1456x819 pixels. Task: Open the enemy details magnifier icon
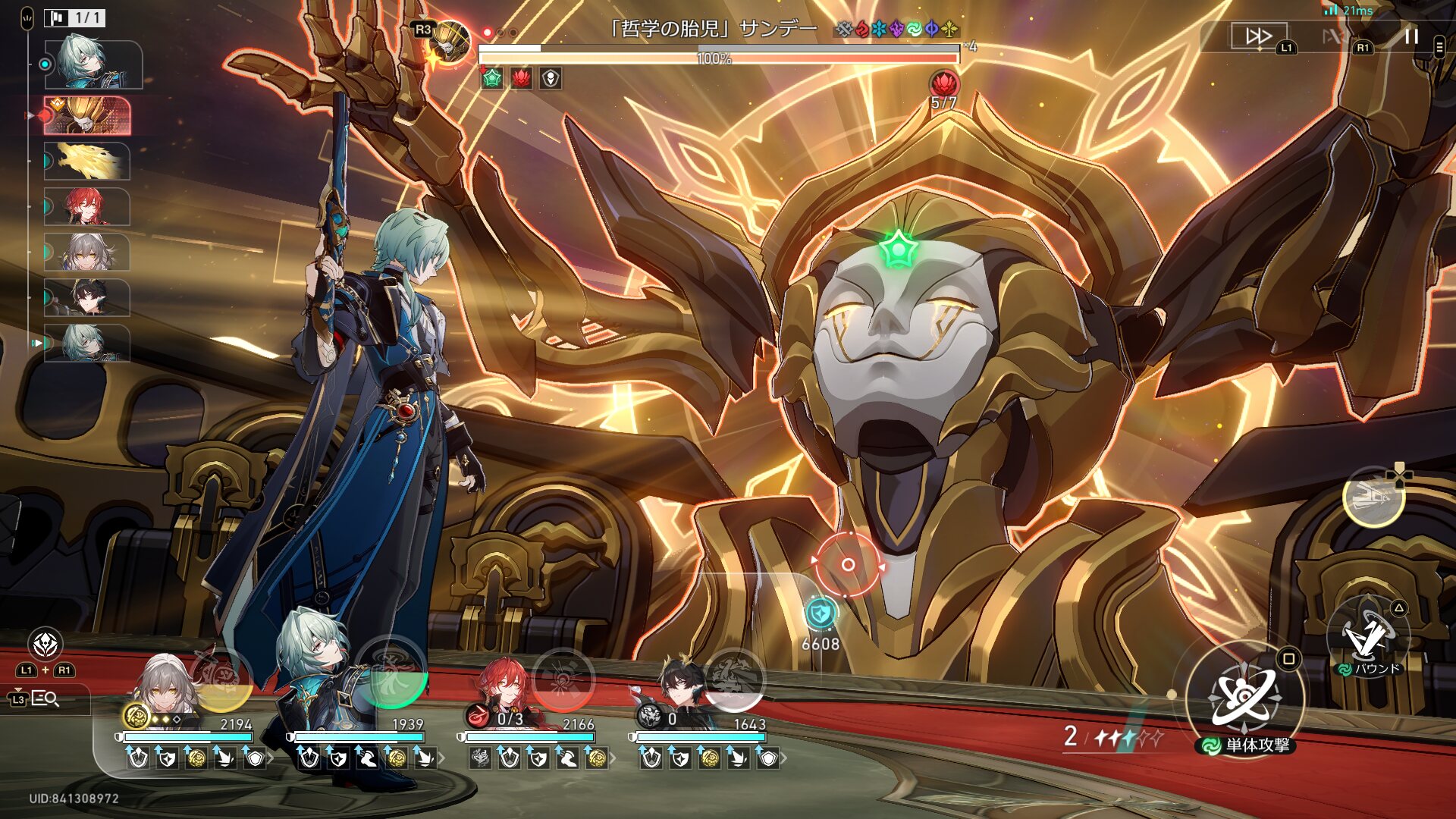click(45, 698)
